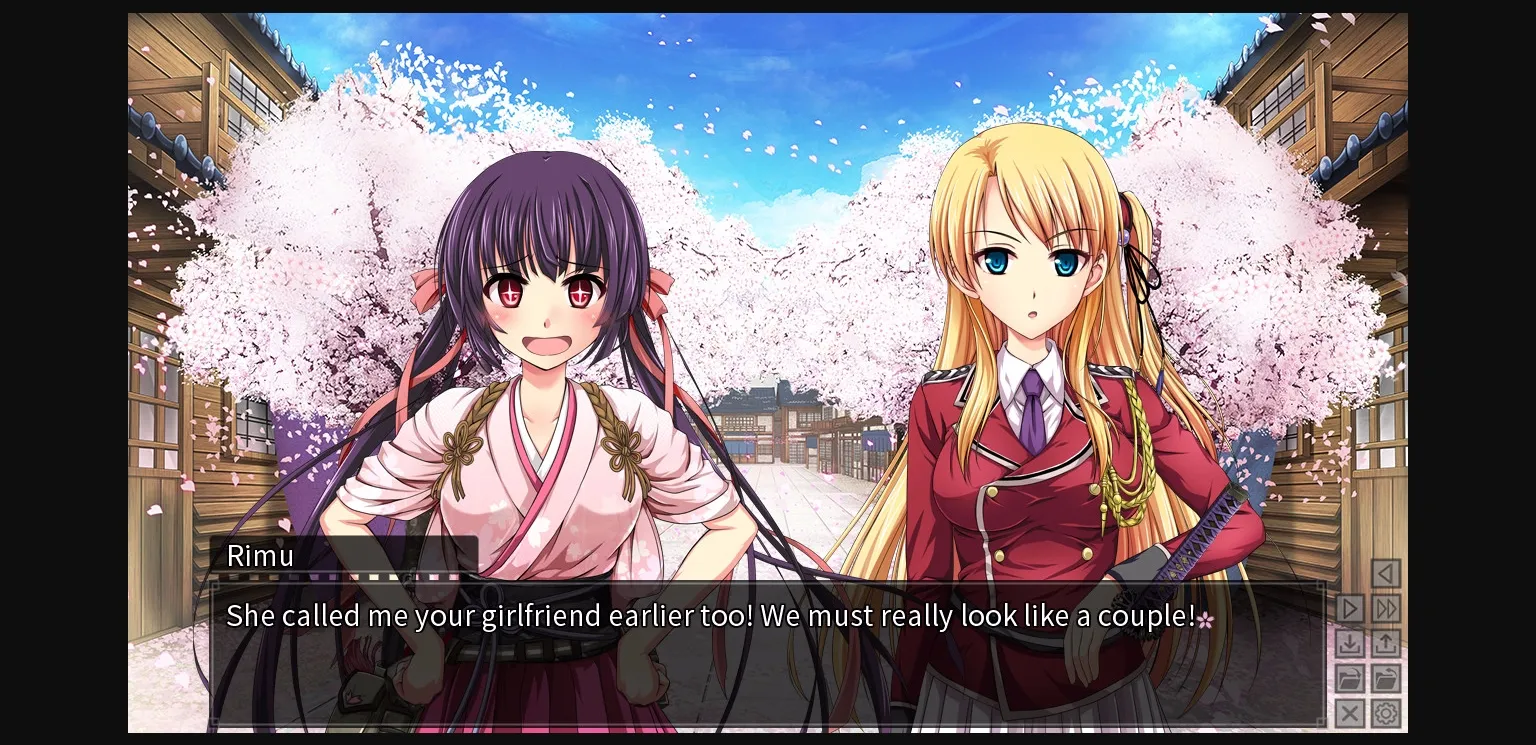Click the sakura petal continue indicator

click(x=1207, y=621)
